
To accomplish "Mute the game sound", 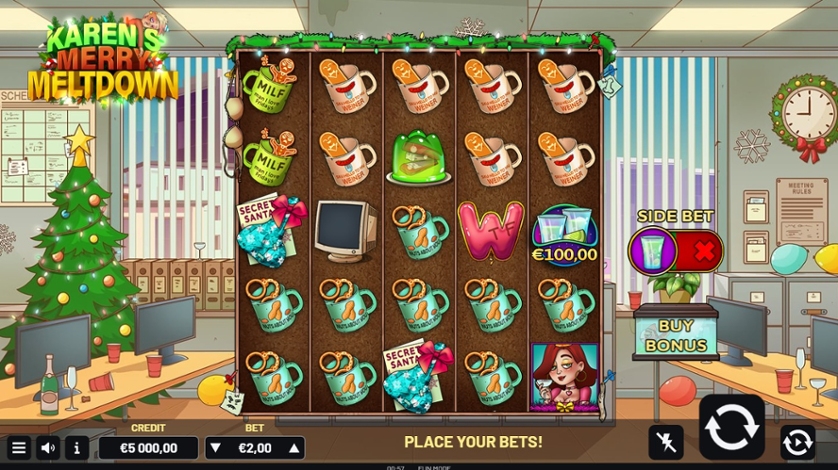I will [48, 447].
